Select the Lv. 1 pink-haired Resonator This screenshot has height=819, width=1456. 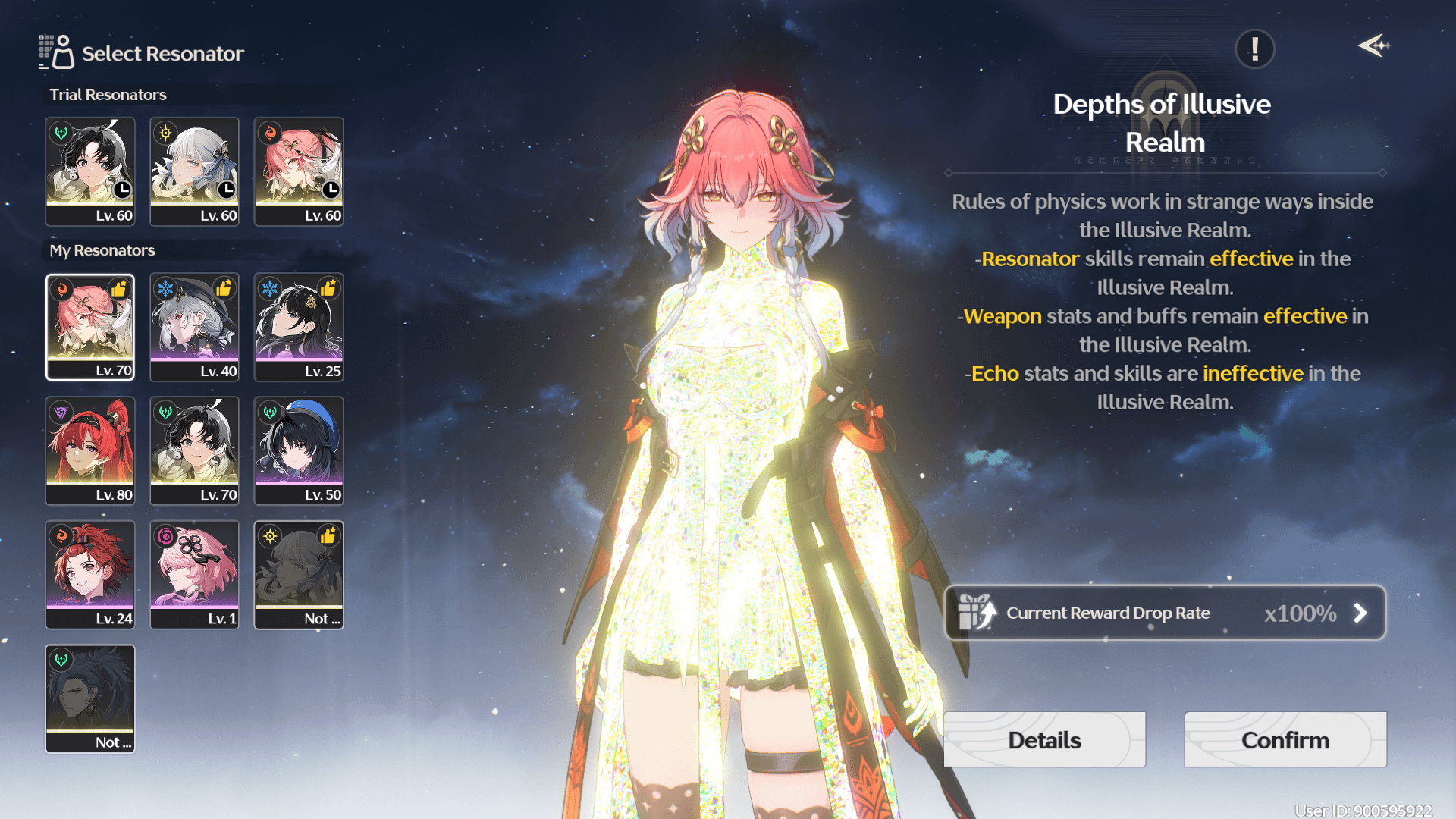[194, 574]
